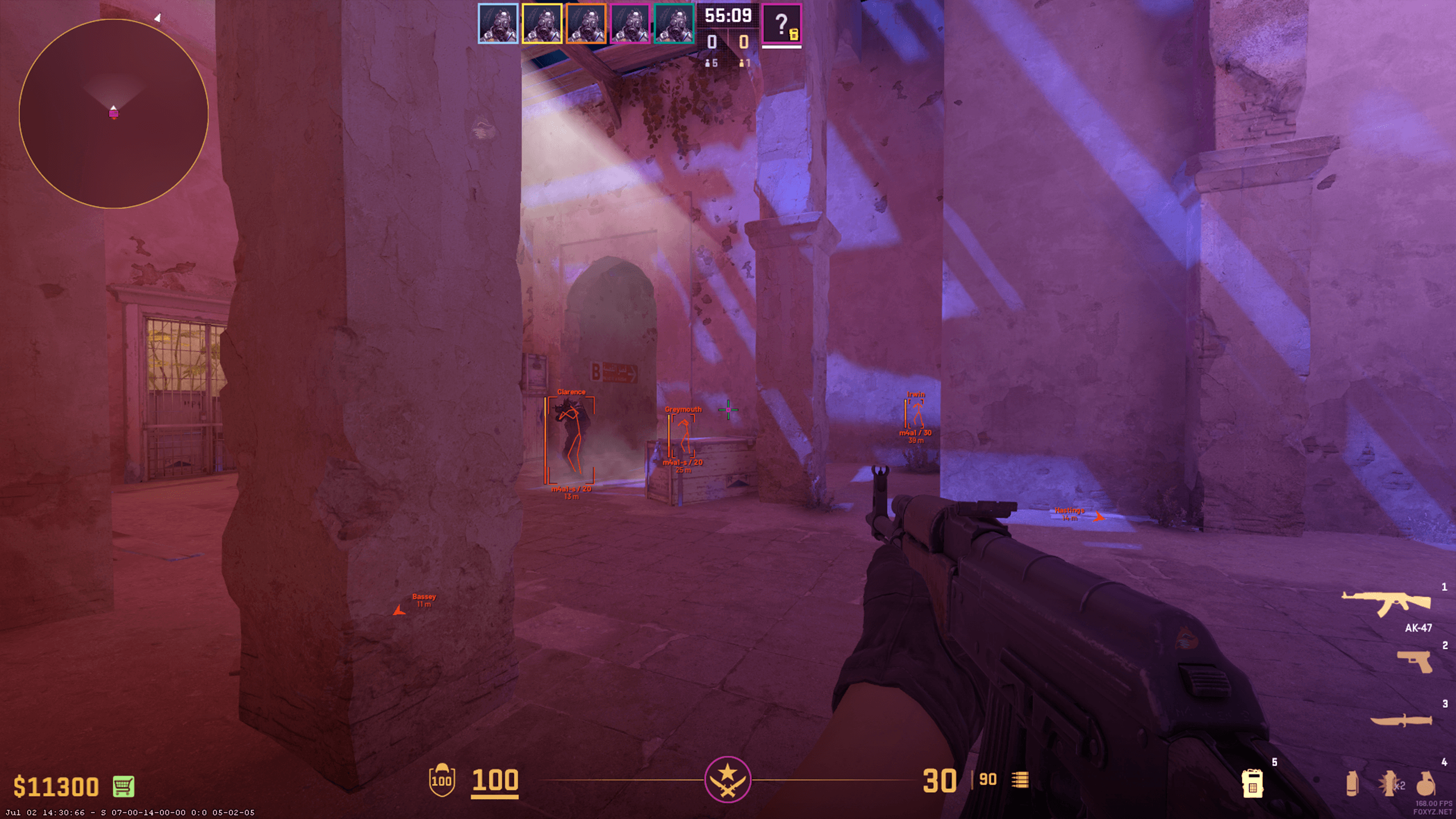Click the armor shield icon
Viewport: 1456px width, 819px height.
coord(442,780)
